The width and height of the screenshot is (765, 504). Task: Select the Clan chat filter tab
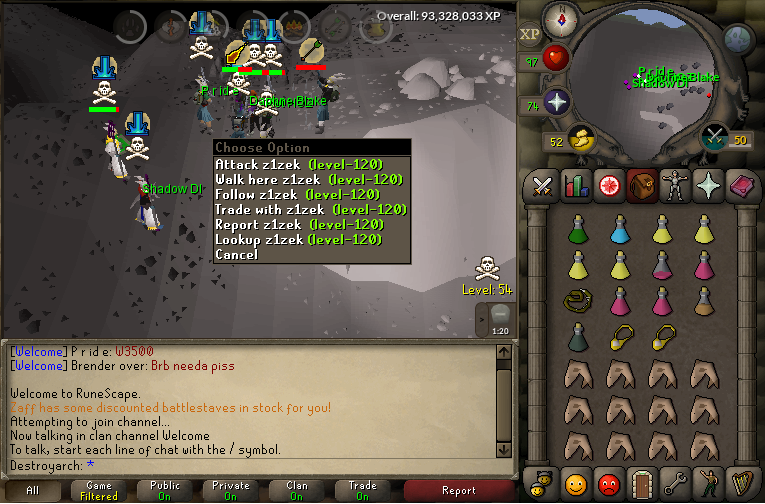[x=297, y=490]
